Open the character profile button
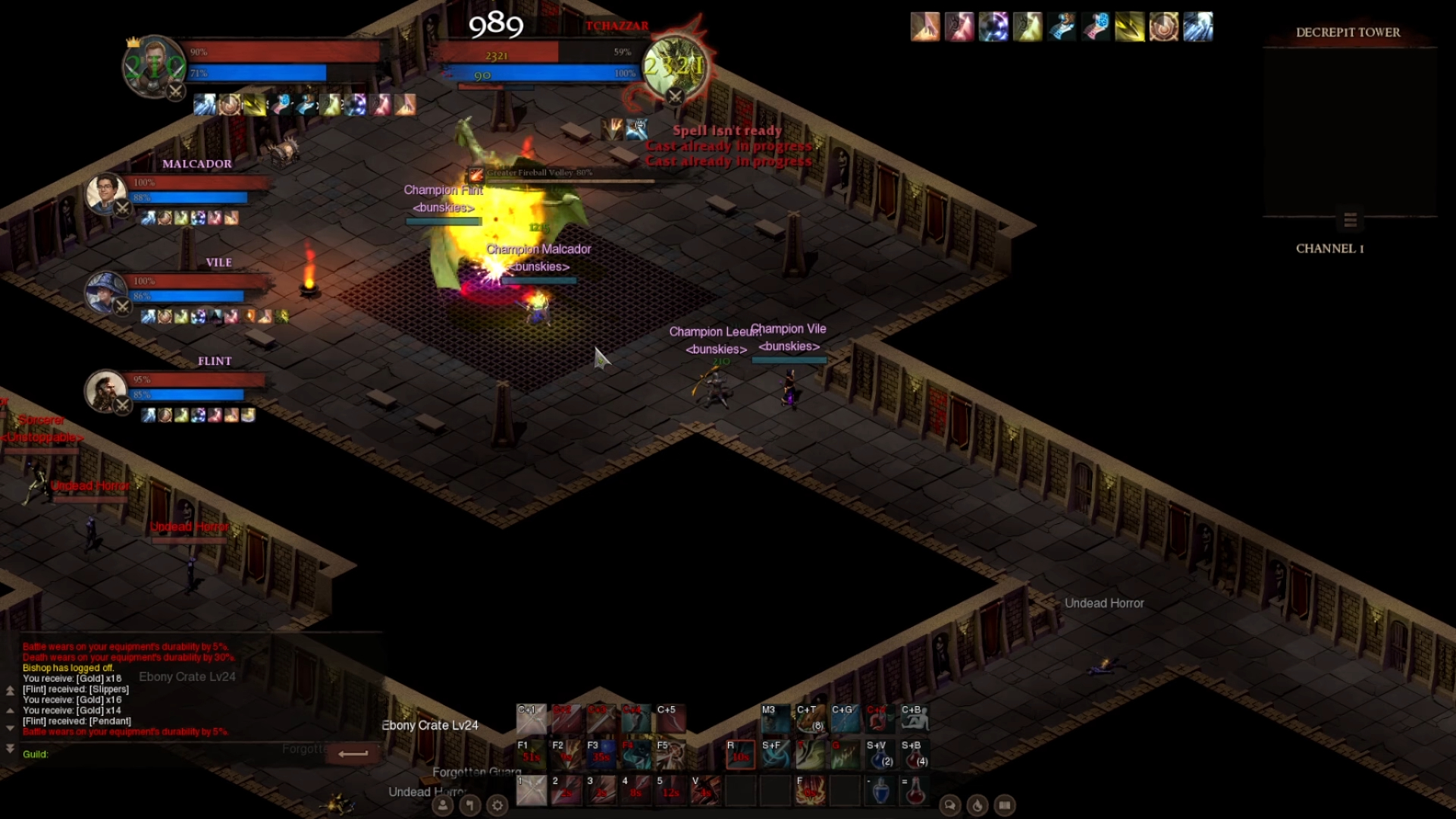Viewport: 1456px width, 819px height. 442,805
